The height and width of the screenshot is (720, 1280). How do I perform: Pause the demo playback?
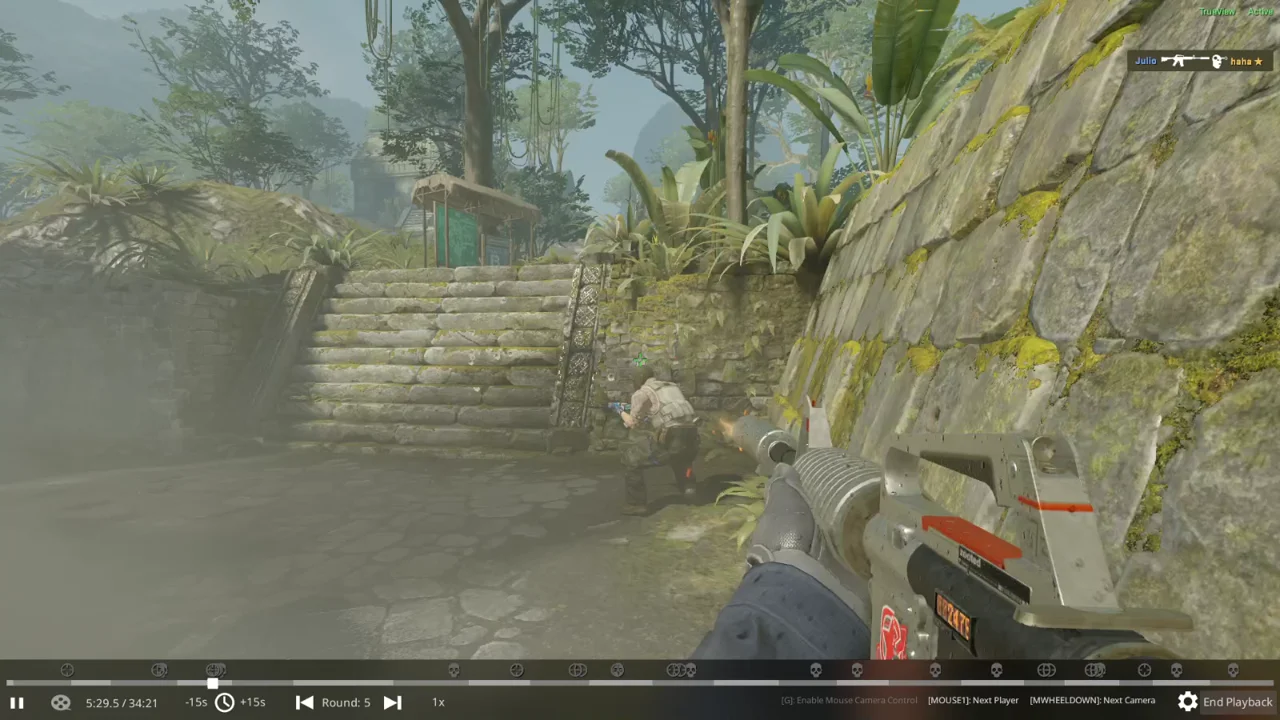coord(18,702)
